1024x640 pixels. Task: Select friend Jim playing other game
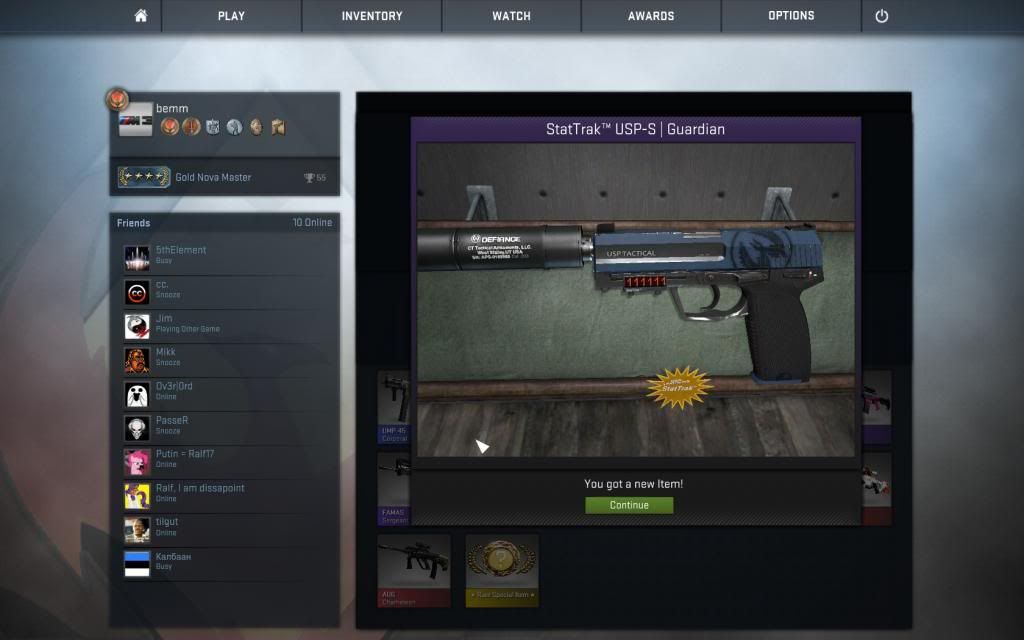click(x=163, y=323)
